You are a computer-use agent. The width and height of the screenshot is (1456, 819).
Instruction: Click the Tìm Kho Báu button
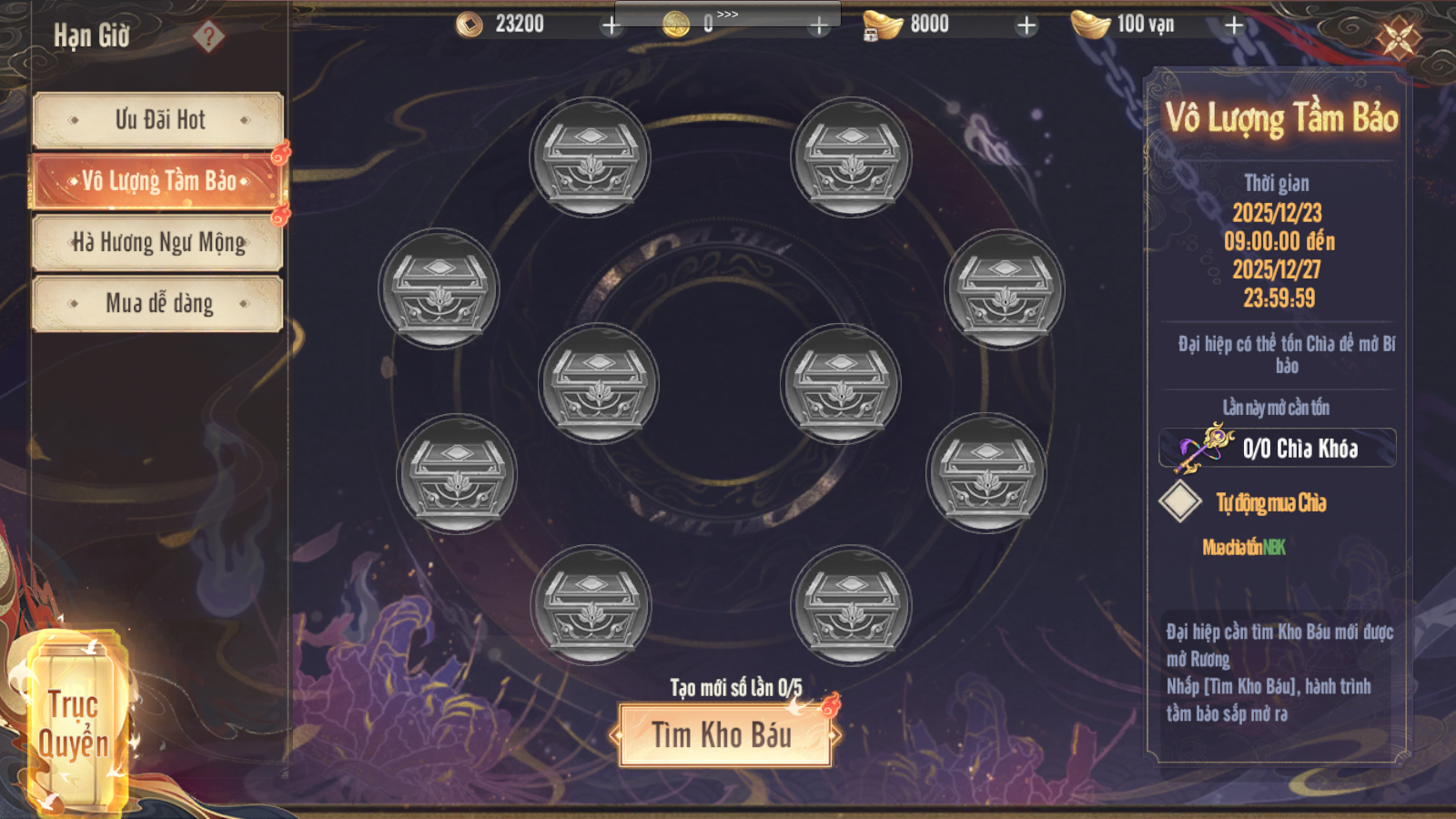(725, 735)
